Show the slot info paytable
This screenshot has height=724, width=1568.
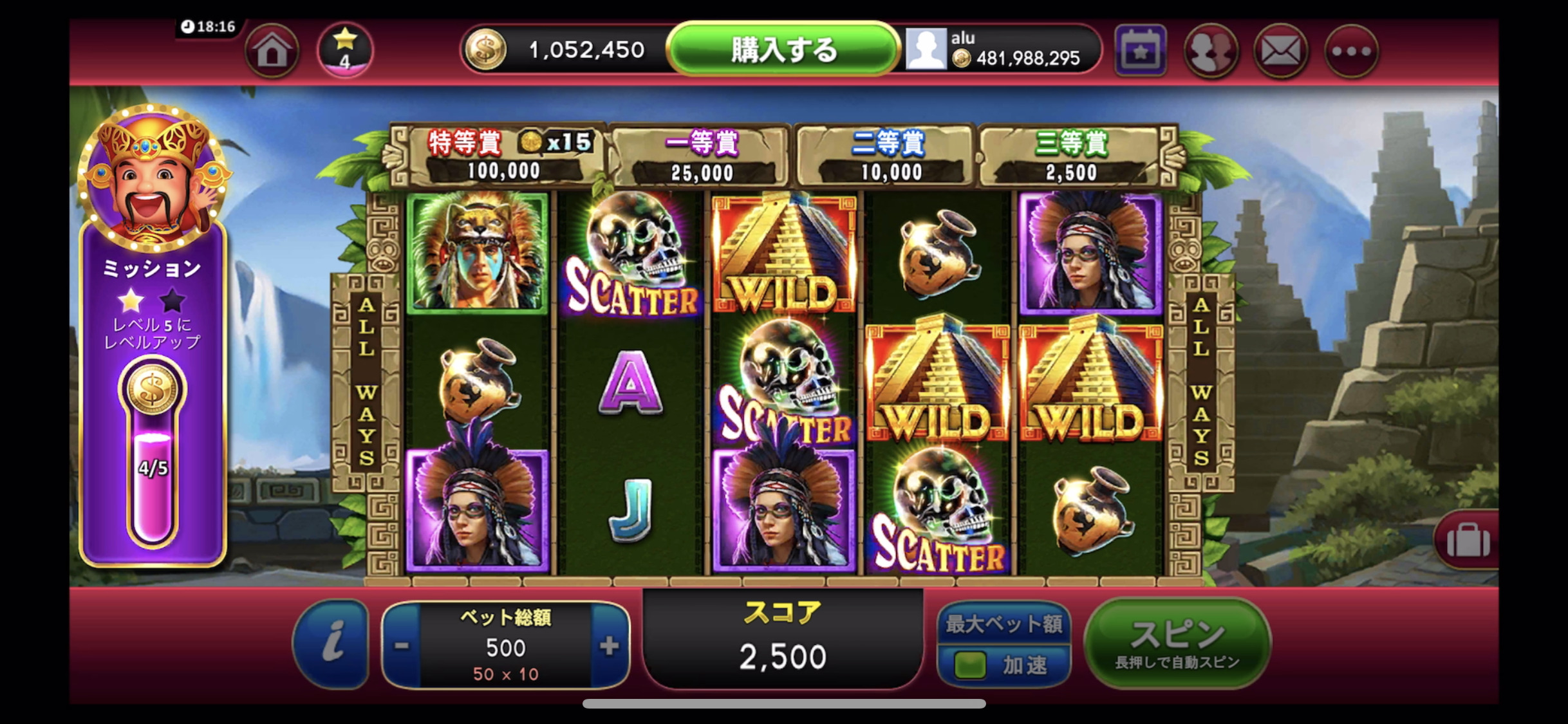pos(331,644)
